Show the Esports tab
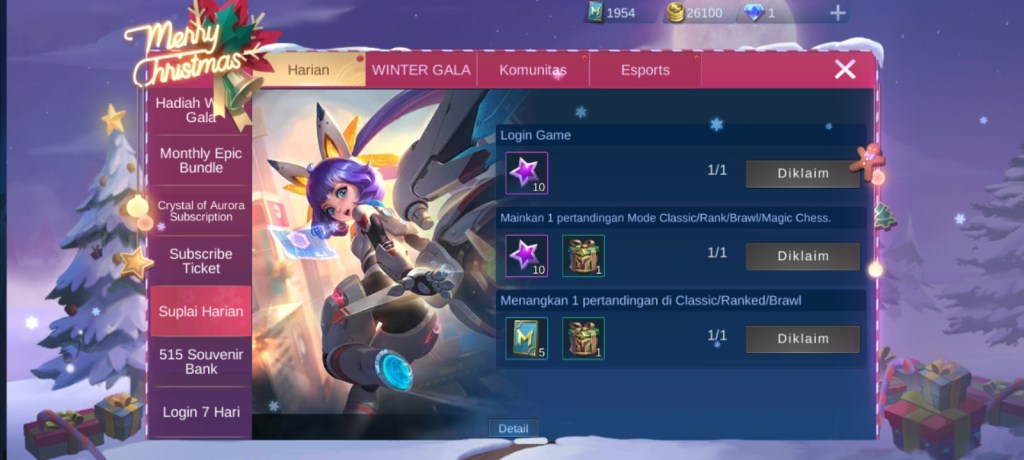 click(645, 70)
